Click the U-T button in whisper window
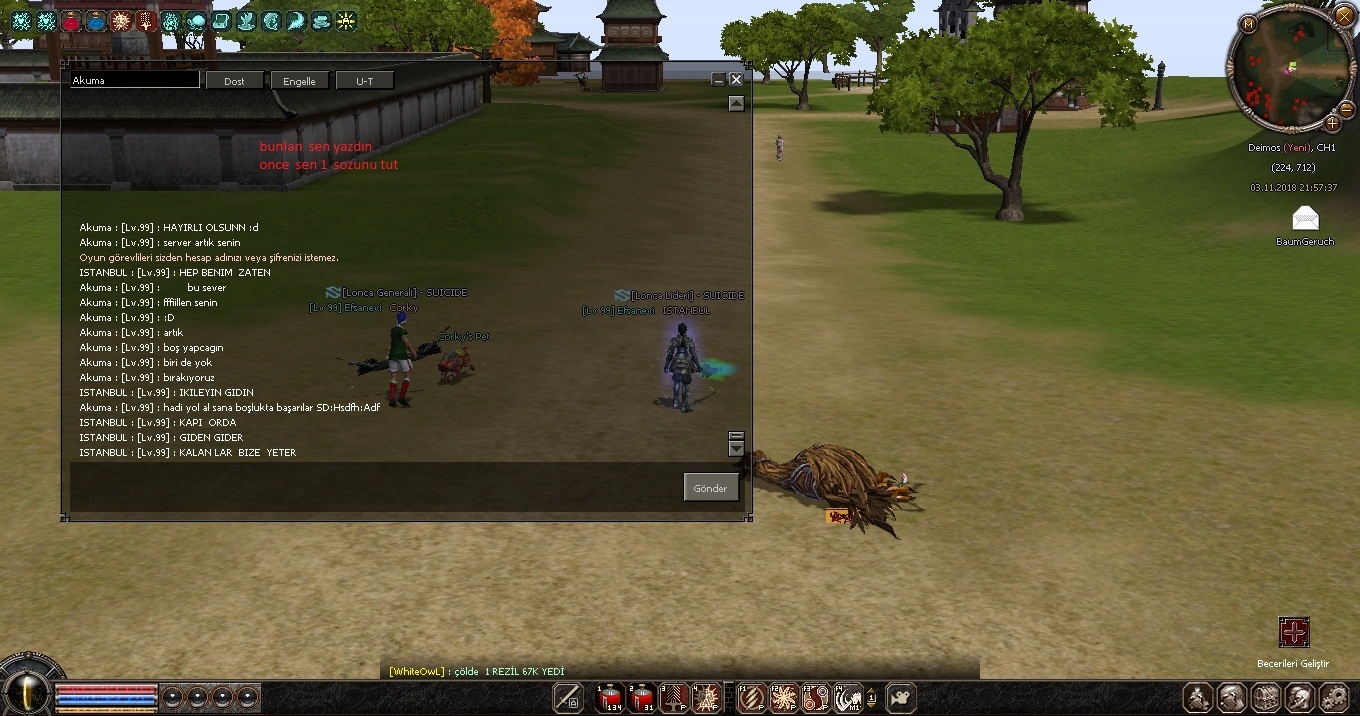 coord(364,81)
